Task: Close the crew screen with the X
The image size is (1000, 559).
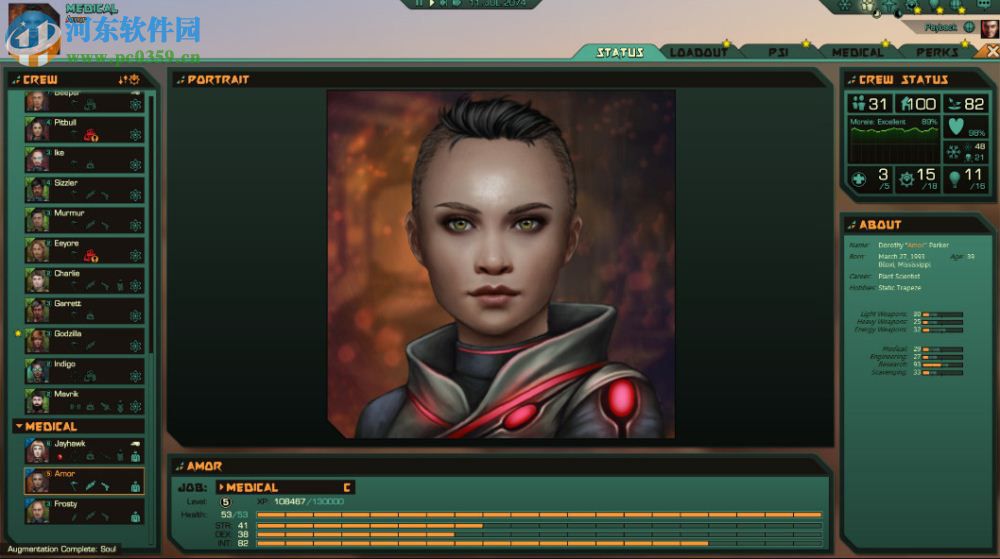Action: (x=991, y=51)
